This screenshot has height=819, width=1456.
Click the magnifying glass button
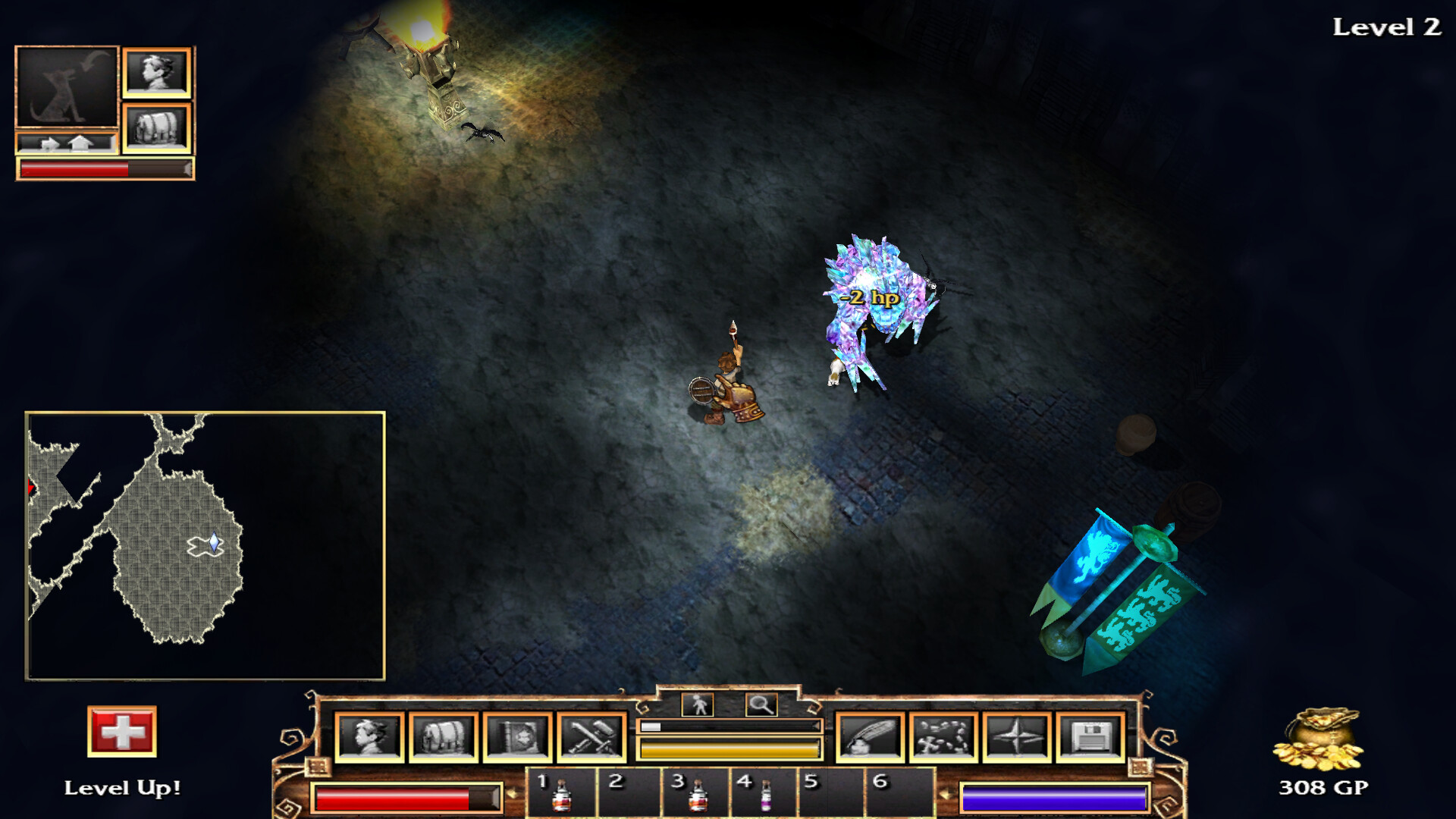(761, 705)
